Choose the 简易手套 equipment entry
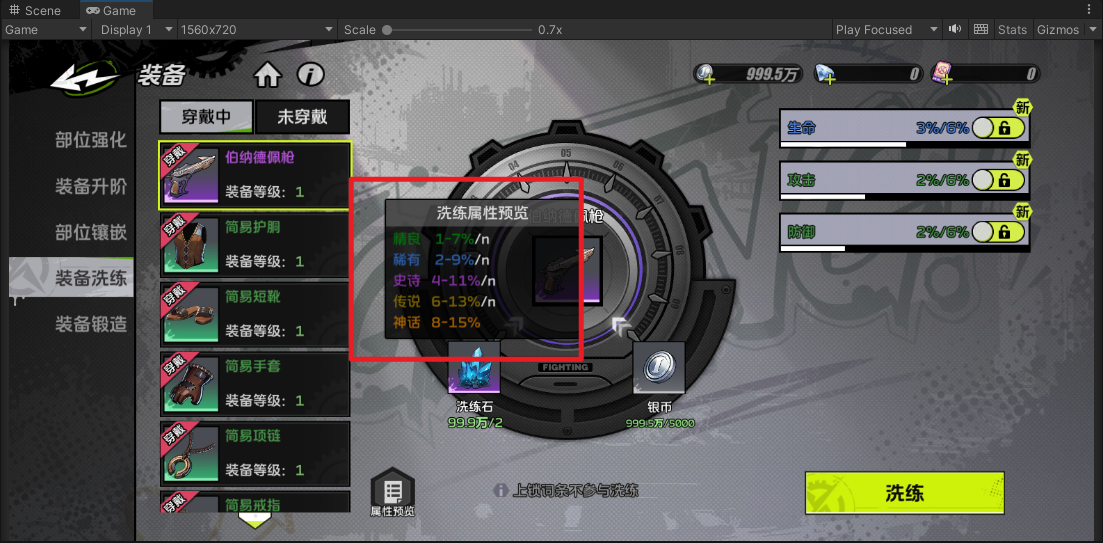This screenshot has height=543, width=1103. (x=255, y=384)
